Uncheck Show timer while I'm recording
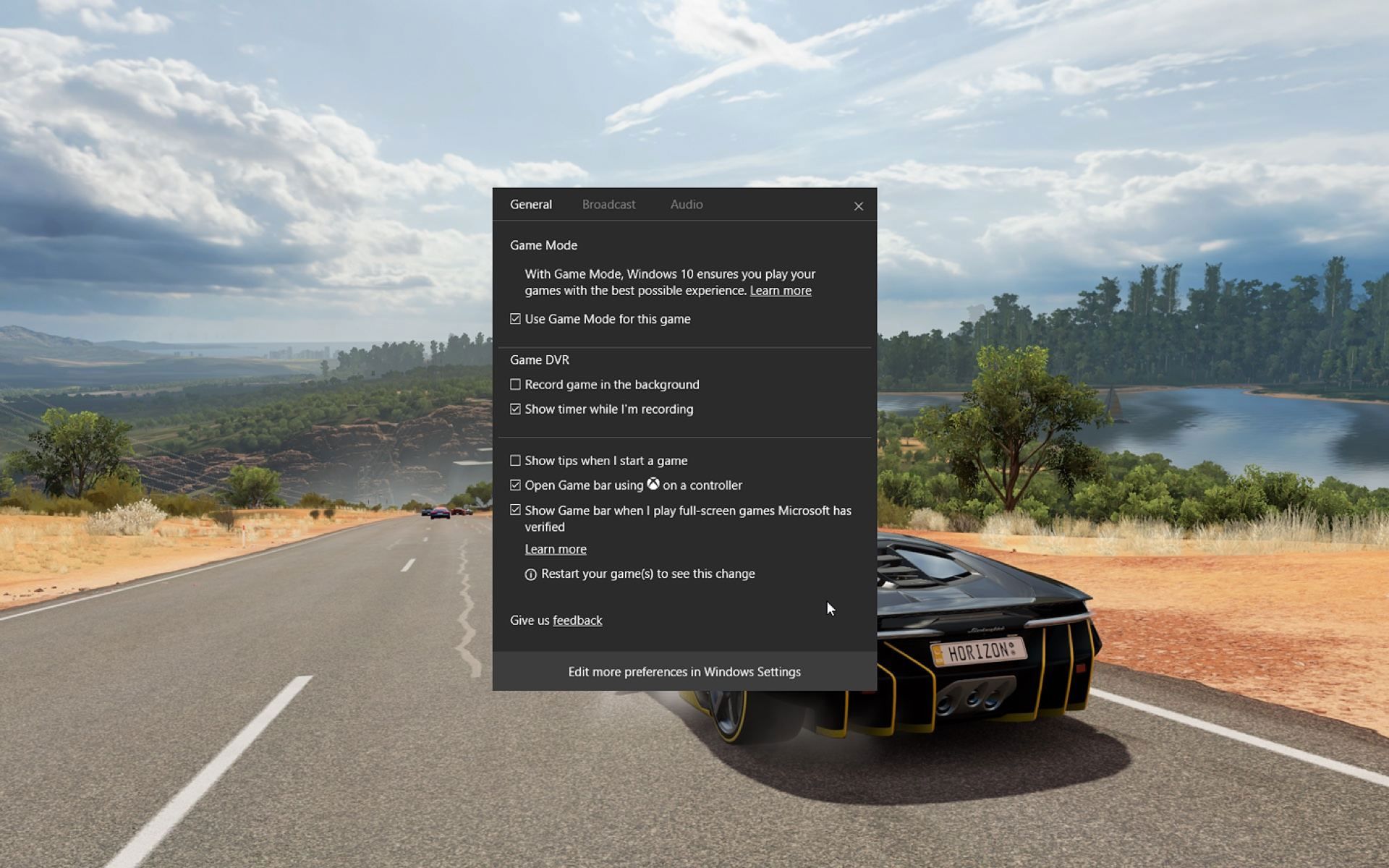Viewport: 1389px width, 868px height. click(x=515, y=409)
